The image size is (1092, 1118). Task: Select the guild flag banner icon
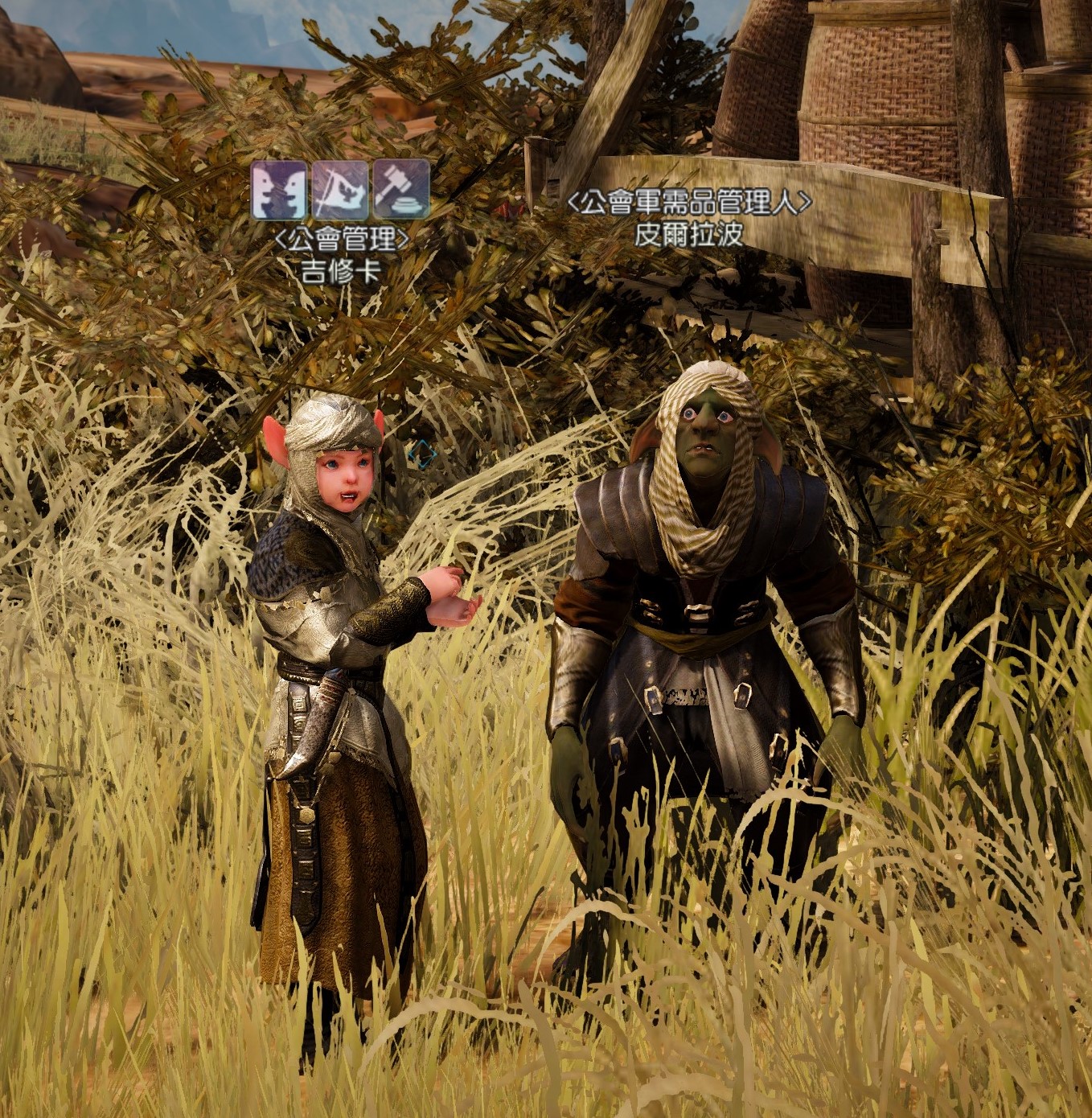340,191
